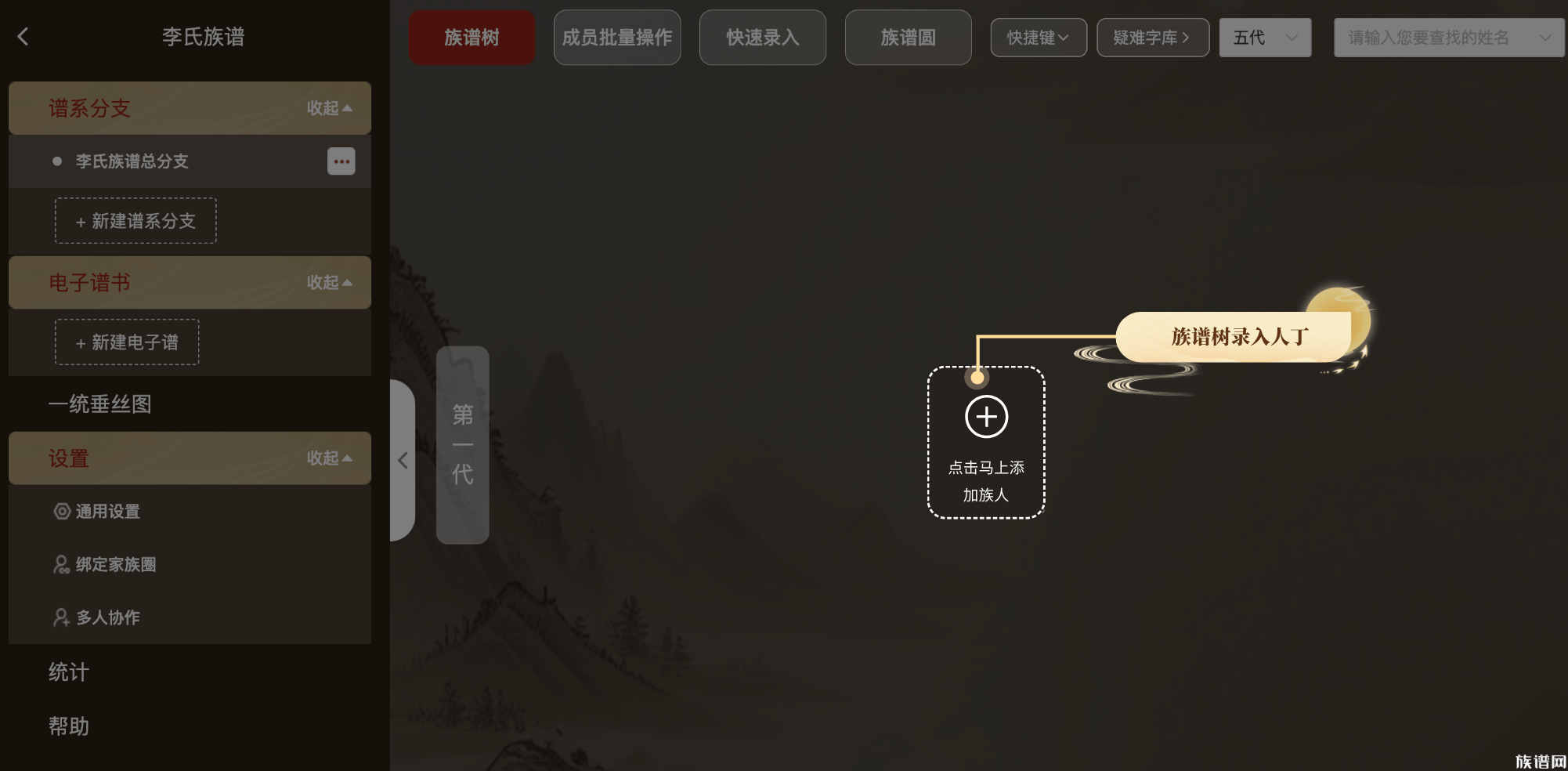Click the 新建谱系分支 button
Image resolution: width=1568 pixels, height=771 pixels.
[x=135, y=221]
